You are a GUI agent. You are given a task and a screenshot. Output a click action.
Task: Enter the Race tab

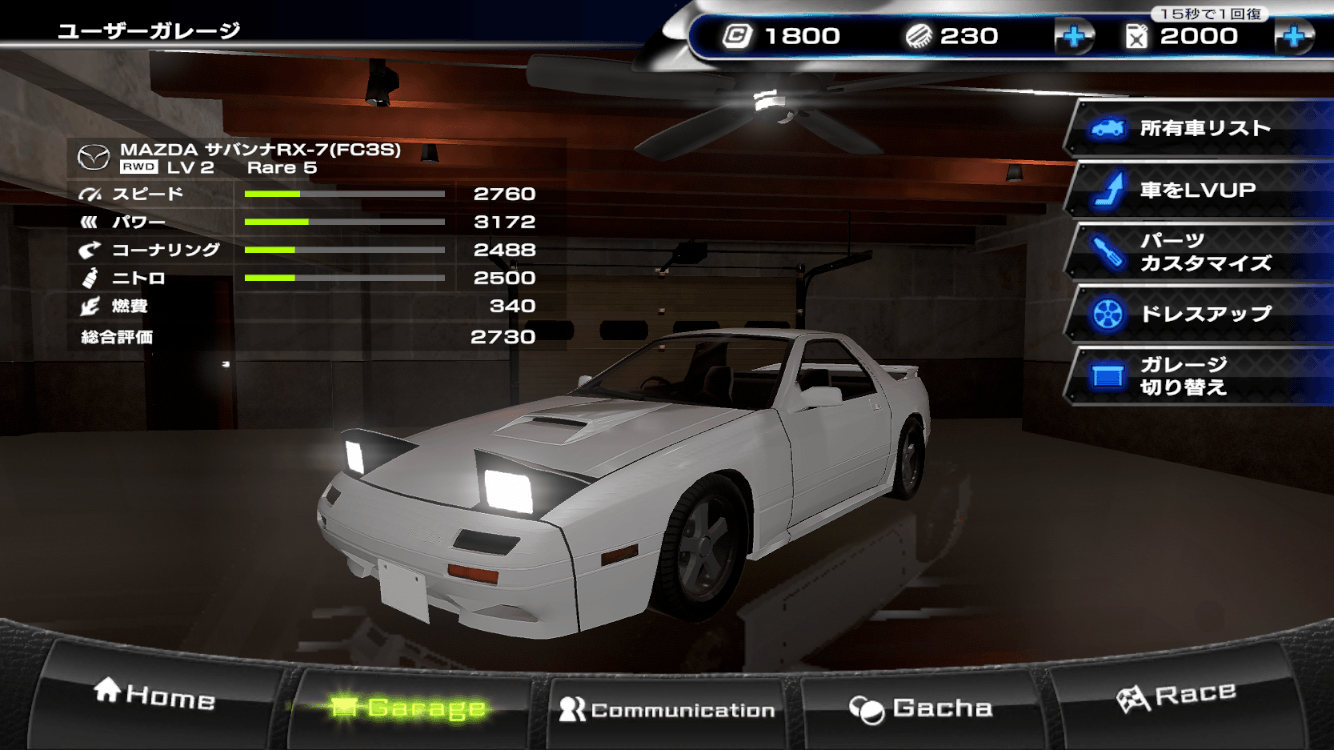click(1176, 696)
